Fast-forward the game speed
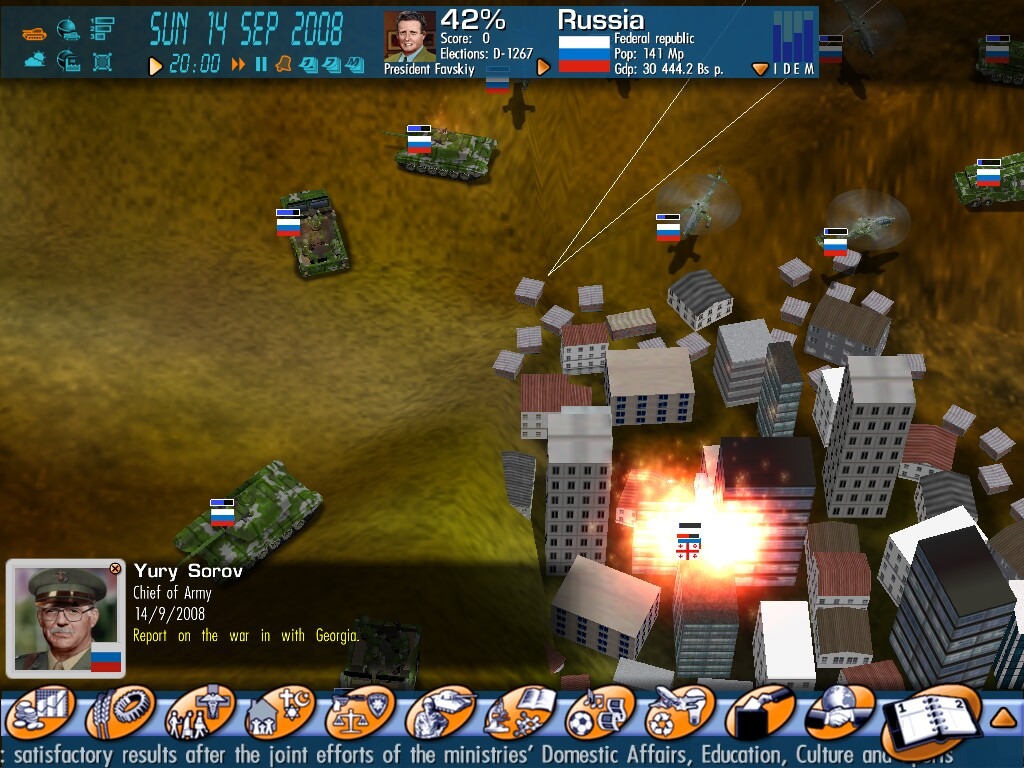This screenshot has height=768, width=1024. (x=239, y=65)
